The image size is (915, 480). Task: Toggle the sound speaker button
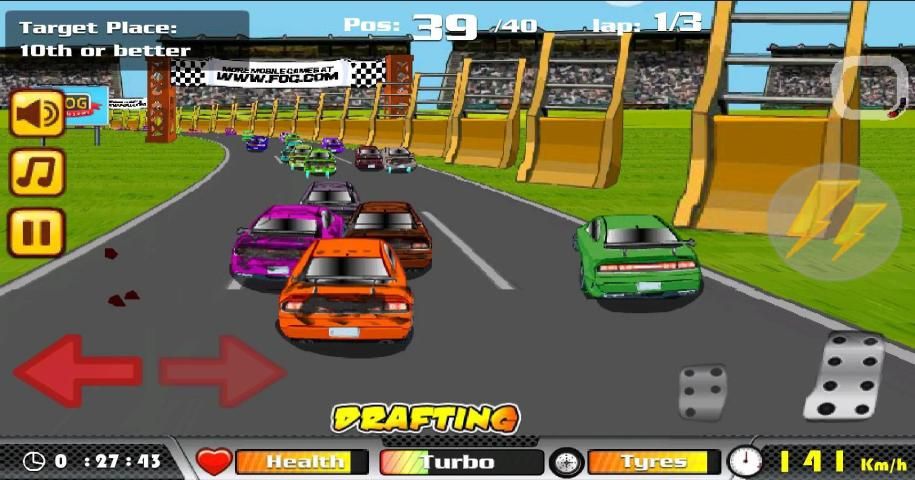(x=38, y=113)
